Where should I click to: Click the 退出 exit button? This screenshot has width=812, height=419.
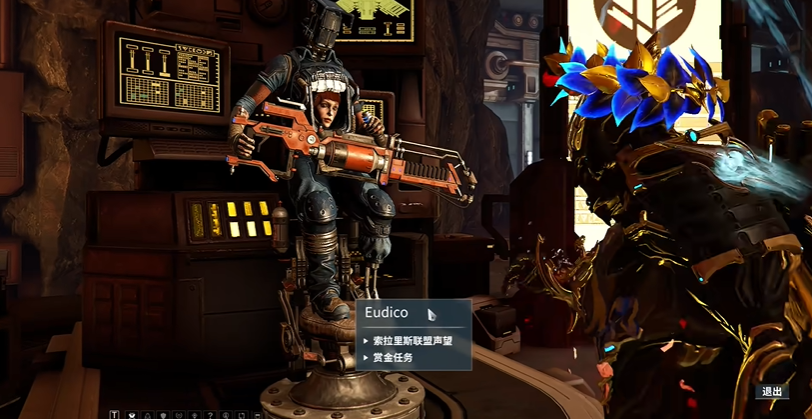[772, 392]
